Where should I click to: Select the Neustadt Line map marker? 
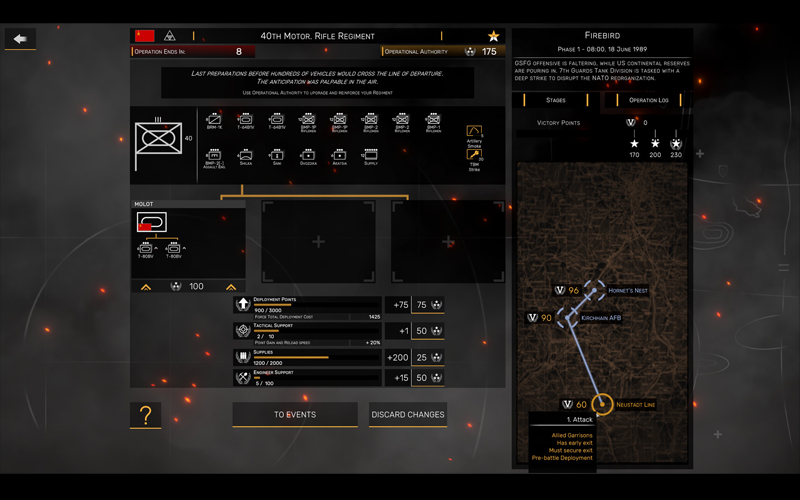point(602,404)
